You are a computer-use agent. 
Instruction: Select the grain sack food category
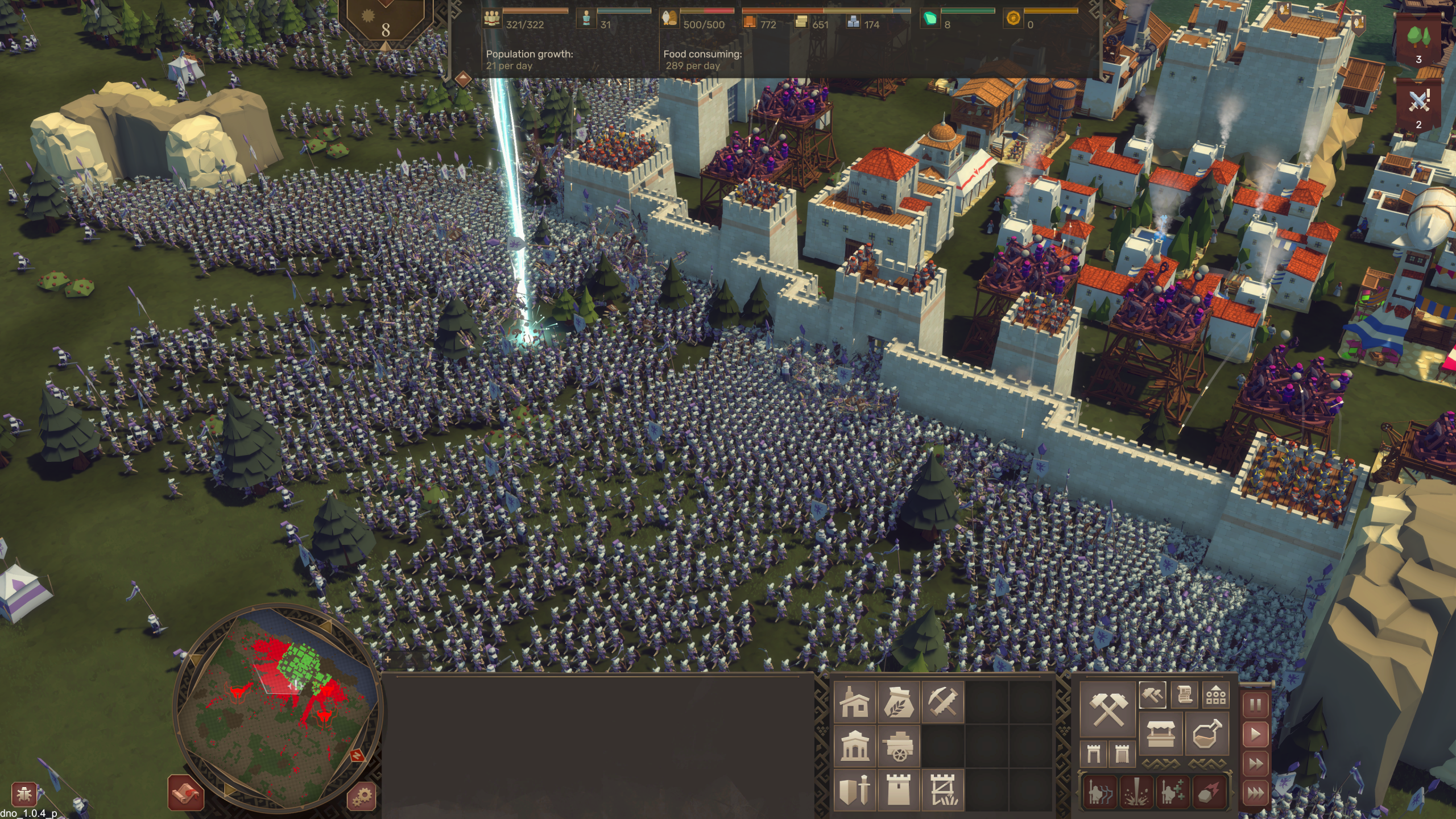[x=899, y=702]
